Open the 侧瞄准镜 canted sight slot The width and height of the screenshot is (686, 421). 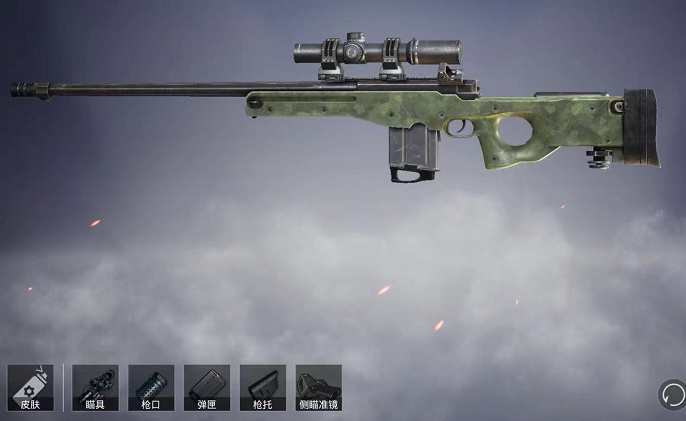[319, 388]
